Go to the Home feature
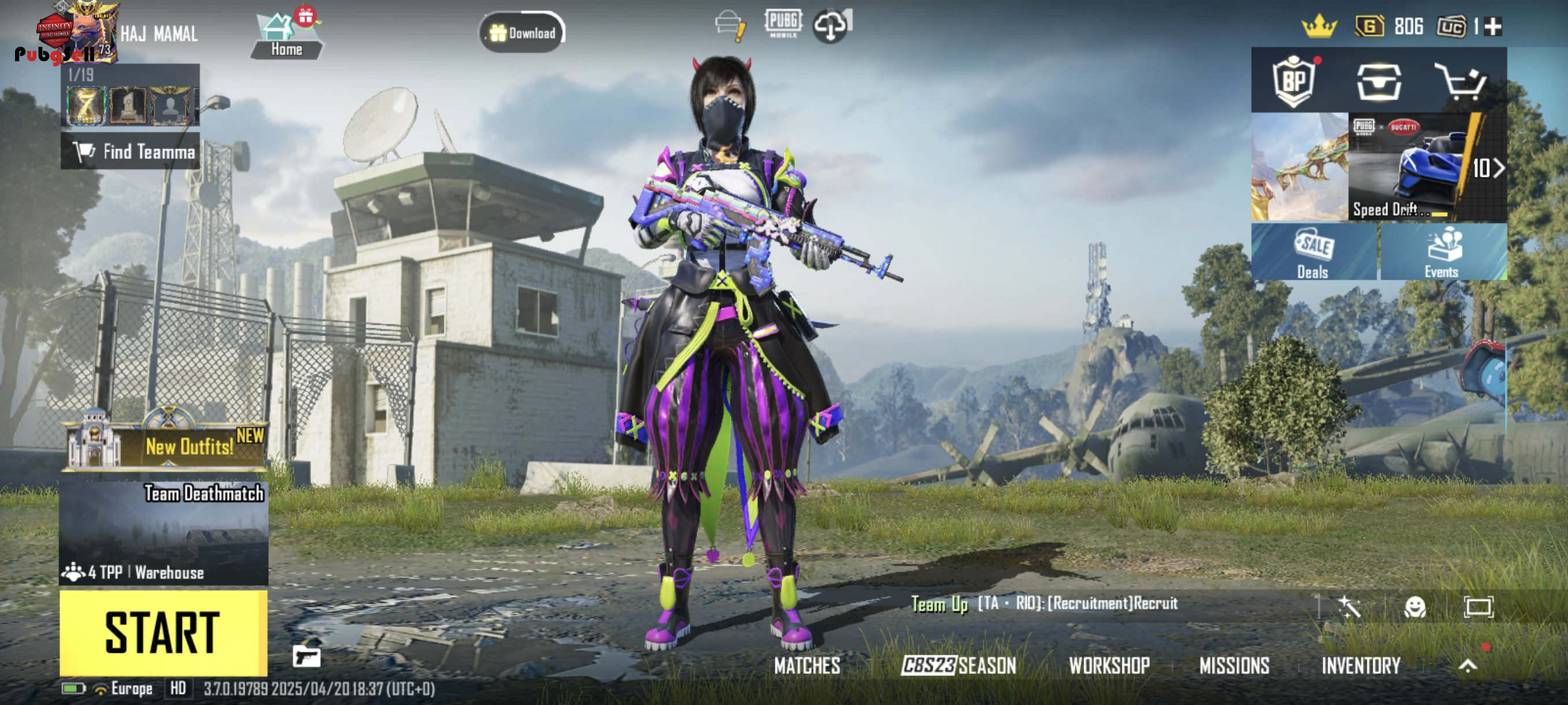The height and width of the screenshot is (705, 1568). tap(286, 36)
